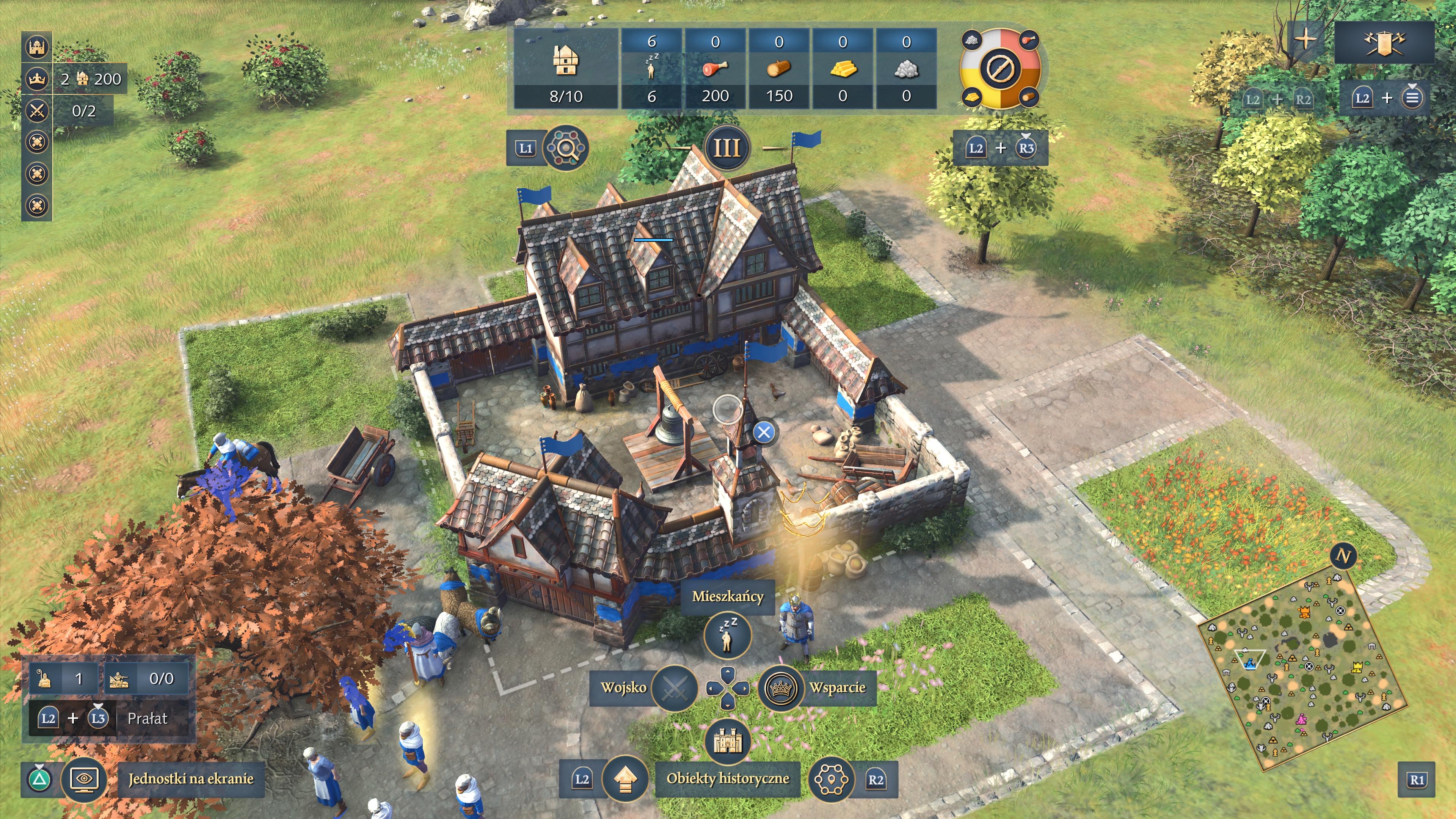The width and height of the screenshot is (1456, 819).
Task: Open the landmark building icon at top-left
Action: tap(37, 47)
